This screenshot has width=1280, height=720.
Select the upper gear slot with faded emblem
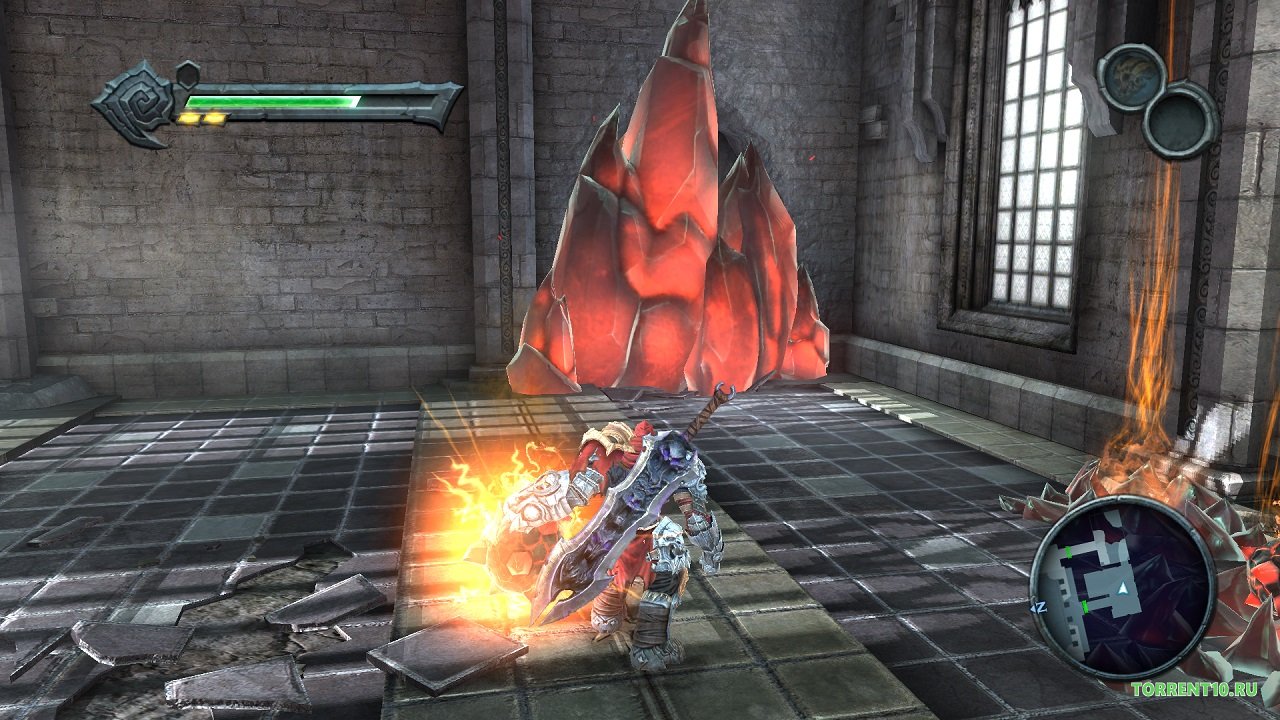point(1132,77)
